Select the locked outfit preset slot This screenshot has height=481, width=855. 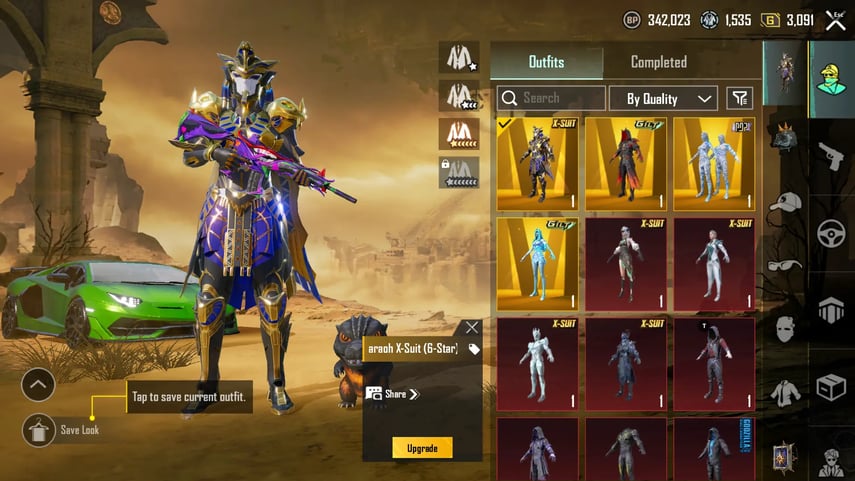458,172
